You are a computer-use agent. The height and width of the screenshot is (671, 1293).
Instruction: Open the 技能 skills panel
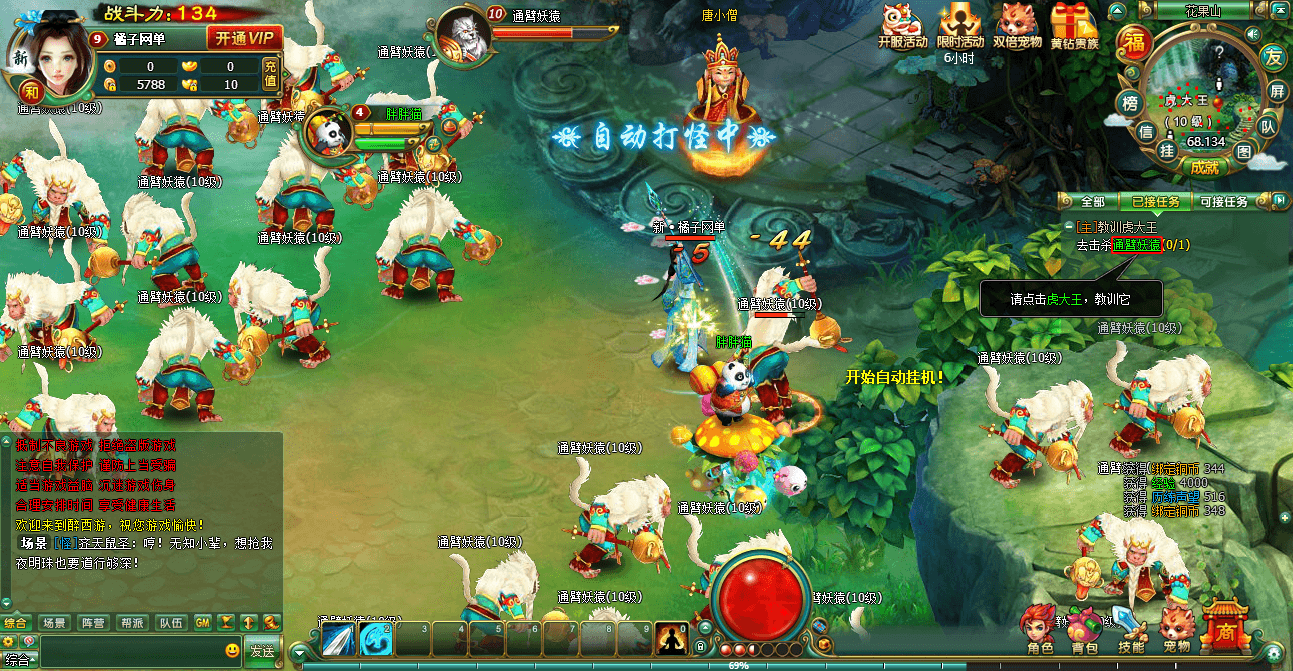click(x=1130, y=629)
